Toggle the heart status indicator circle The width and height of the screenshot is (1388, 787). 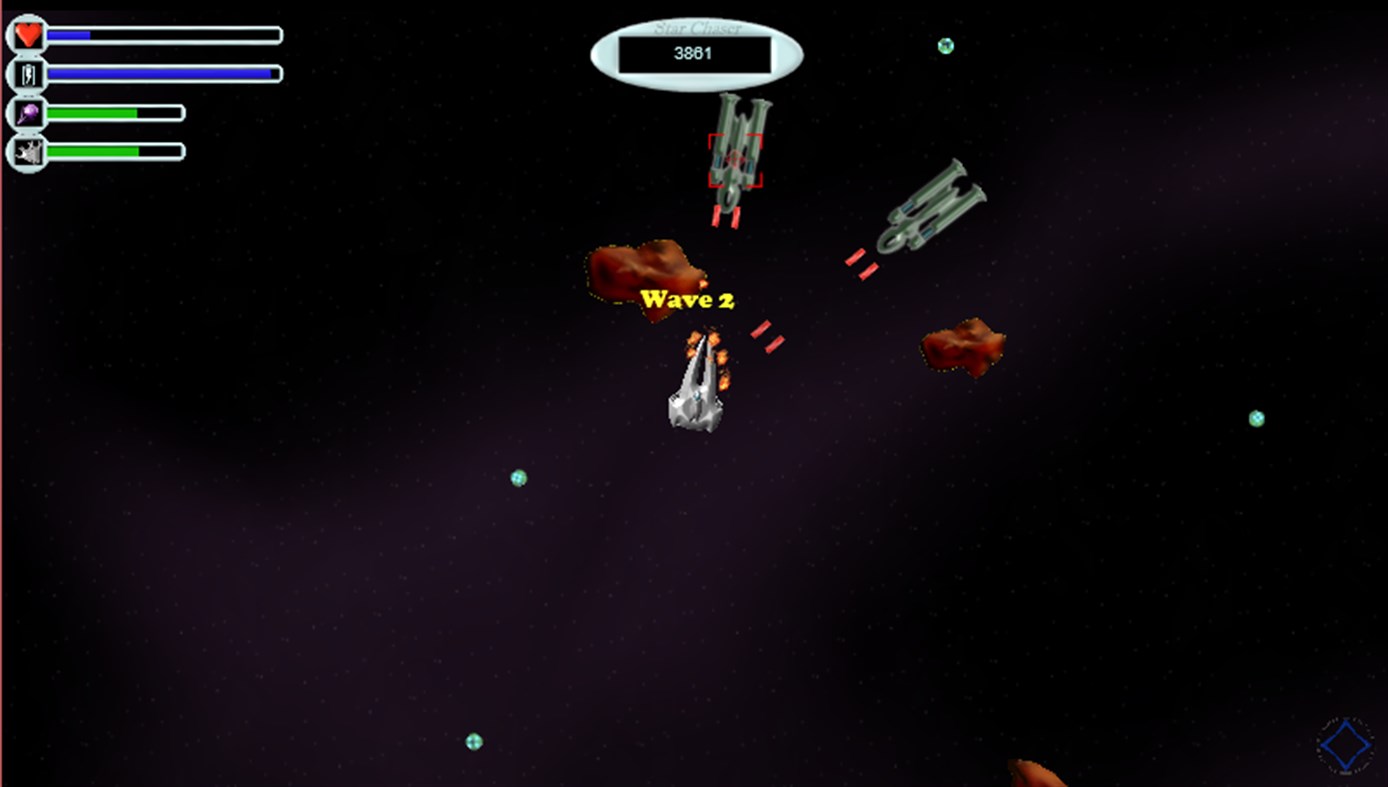pos(27,33)
